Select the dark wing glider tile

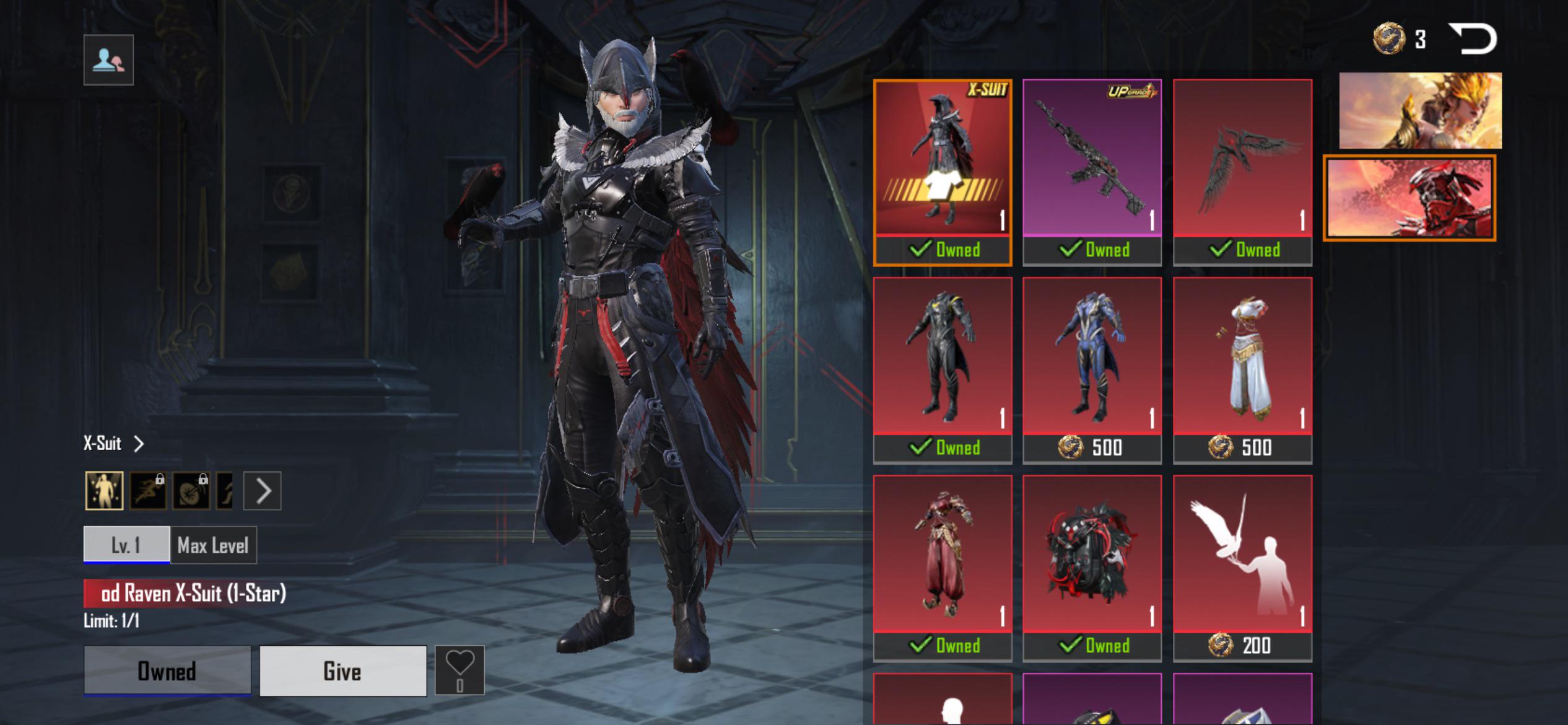click(1242, 172)
